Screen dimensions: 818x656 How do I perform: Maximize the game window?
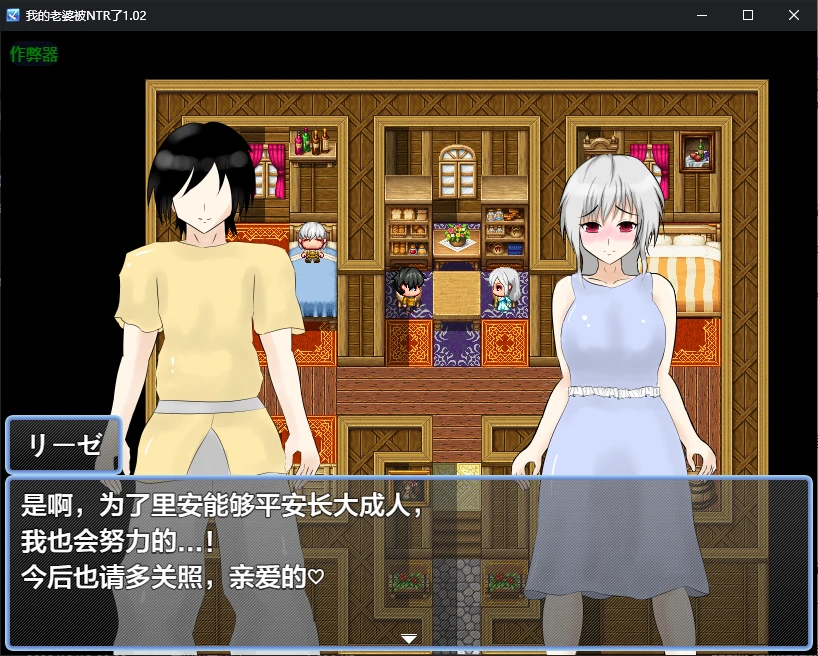pos(748,16)
